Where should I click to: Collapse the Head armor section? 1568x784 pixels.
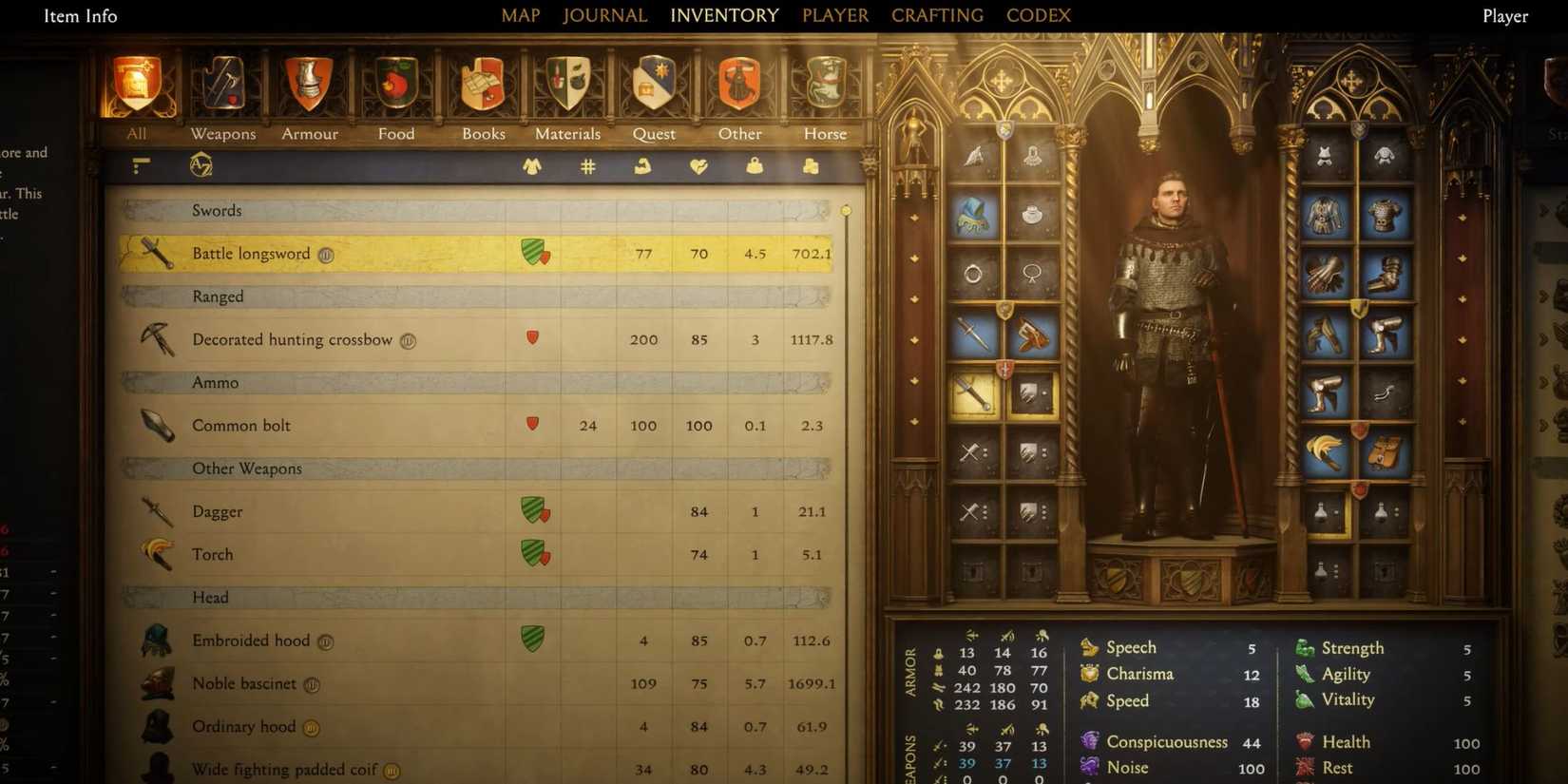tap(475, 598)
